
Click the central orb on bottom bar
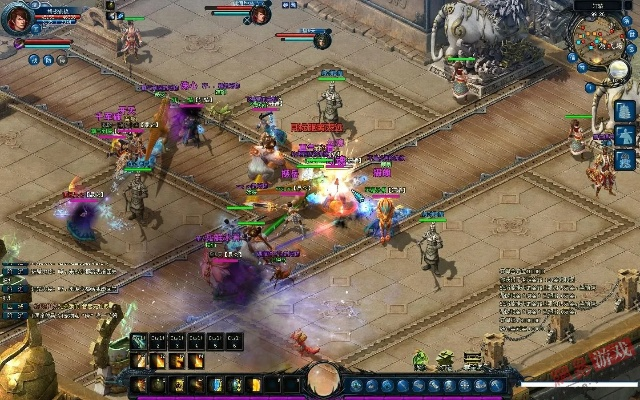point(322,381)
